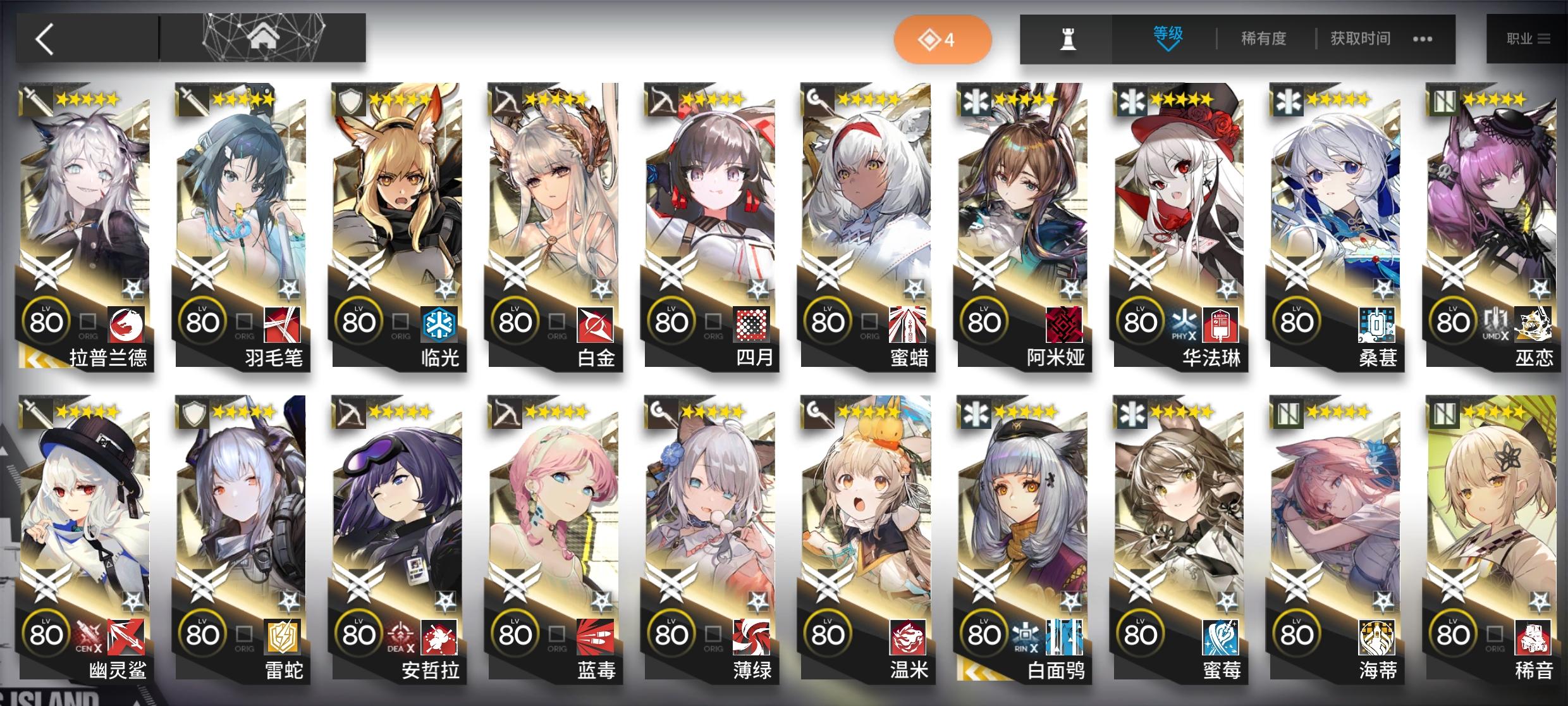
Task: Switch sorting to 获取时间
Action: (1359, 39)
